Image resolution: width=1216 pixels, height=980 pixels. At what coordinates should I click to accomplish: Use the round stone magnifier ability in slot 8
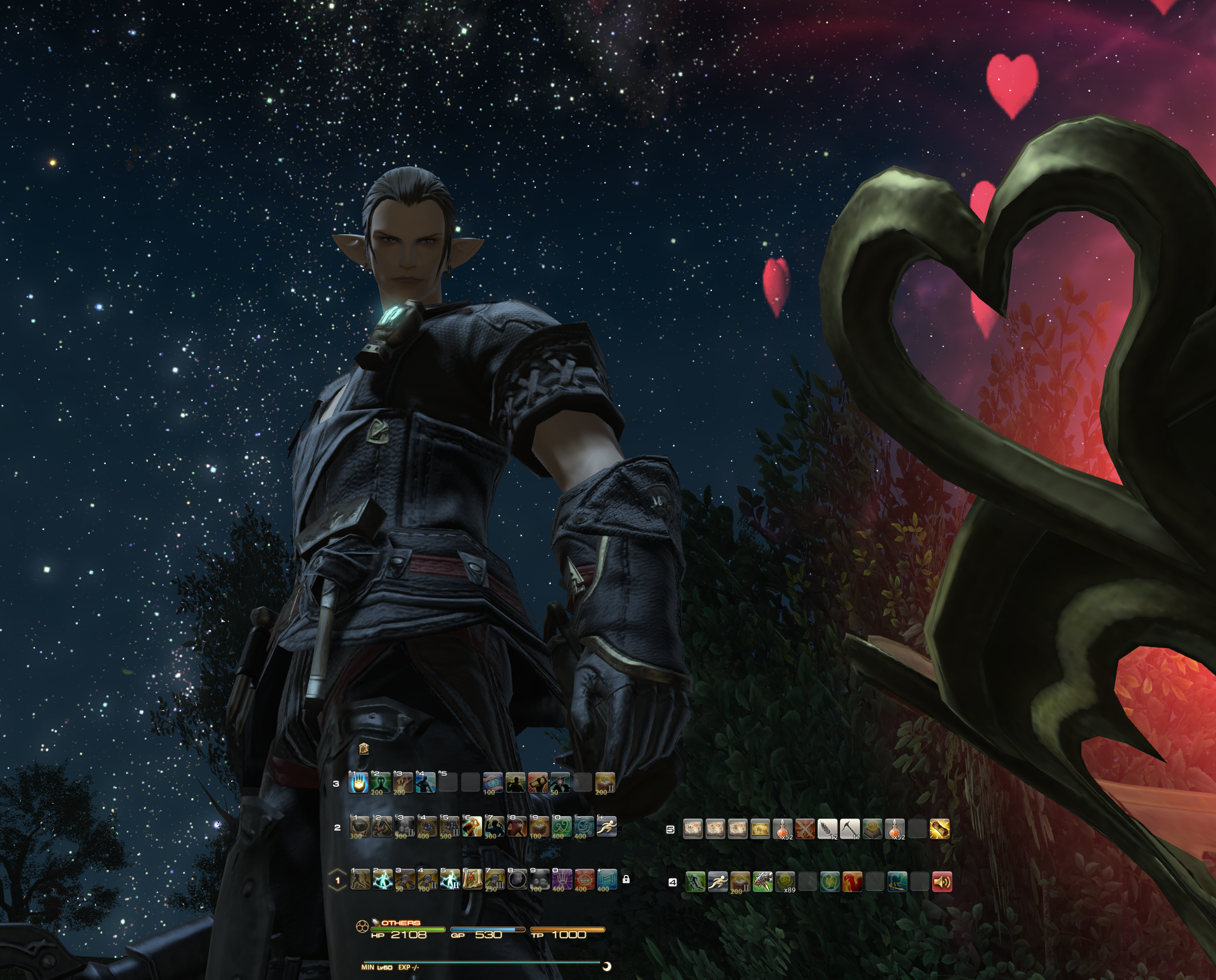[x=517, y=879]
